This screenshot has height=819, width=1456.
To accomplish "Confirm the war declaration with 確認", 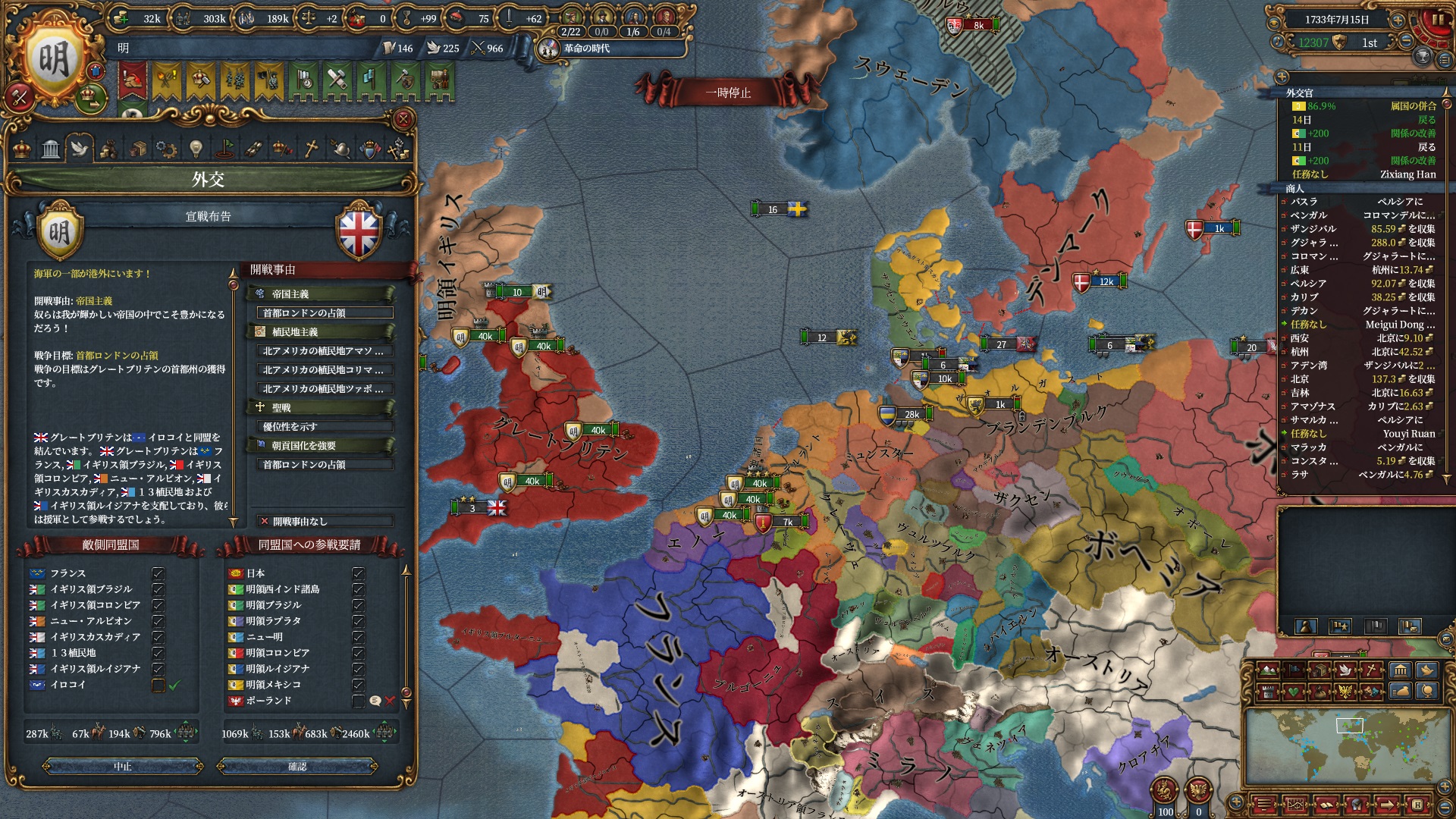I will (297, 767).
